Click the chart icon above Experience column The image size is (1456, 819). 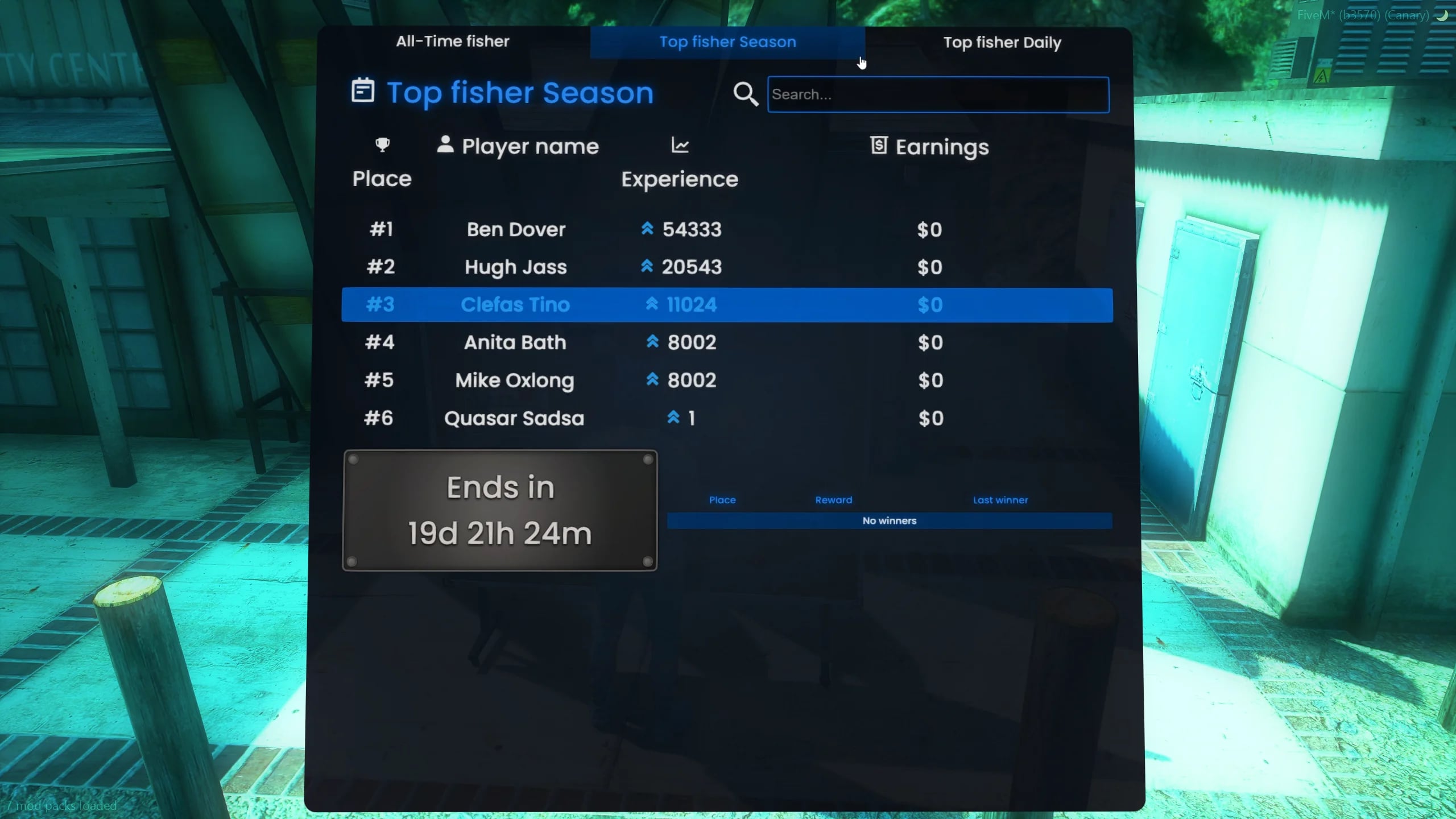point(680,145)
